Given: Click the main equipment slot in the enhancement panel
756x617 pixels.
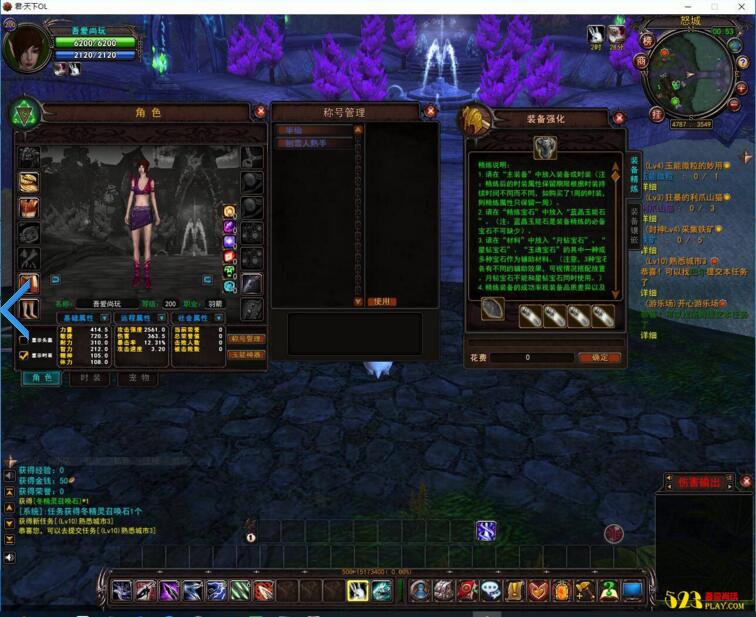Looking at the screenshot, I should pos(545,149).
